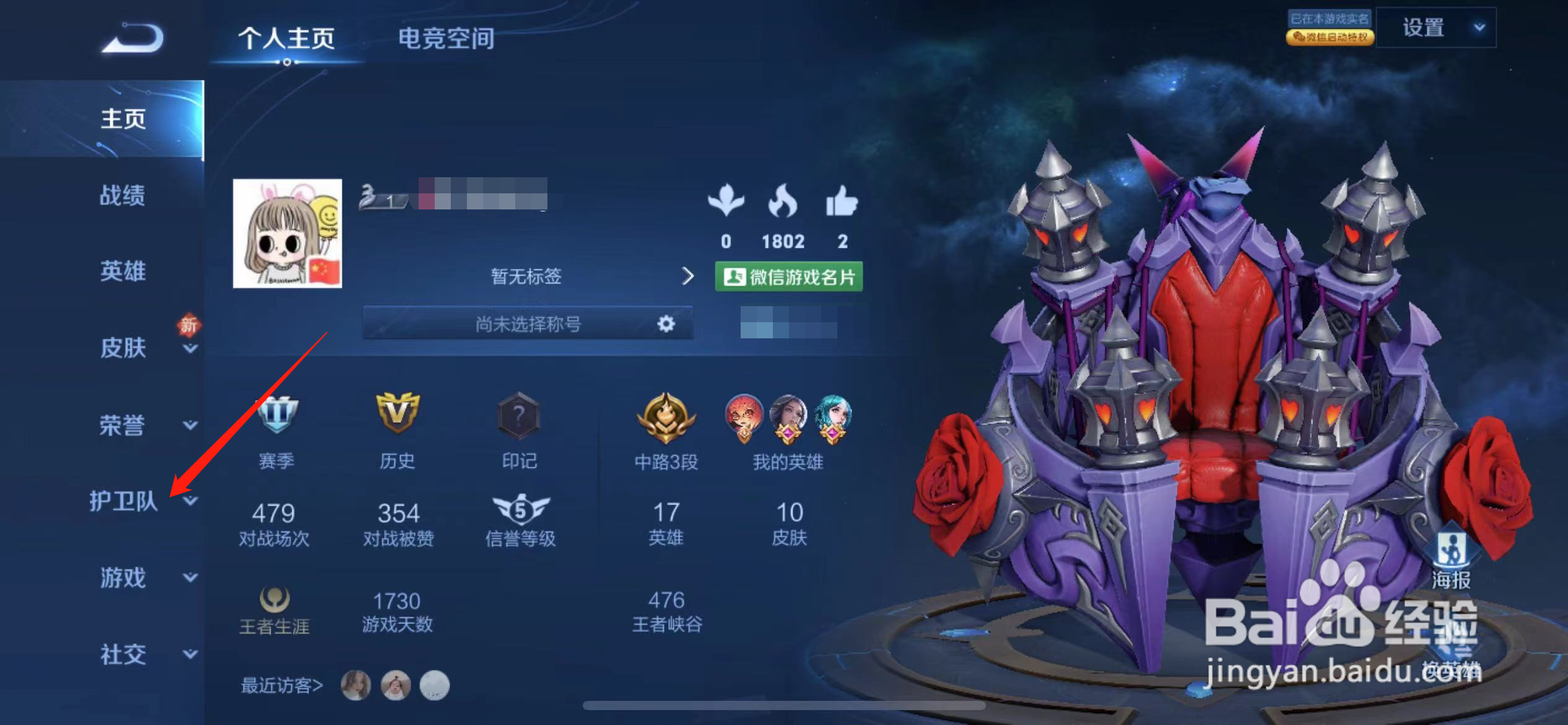
Task: Click the green 微信游戏名片 button
Action: pyautogui.click(x=788, y=277)
